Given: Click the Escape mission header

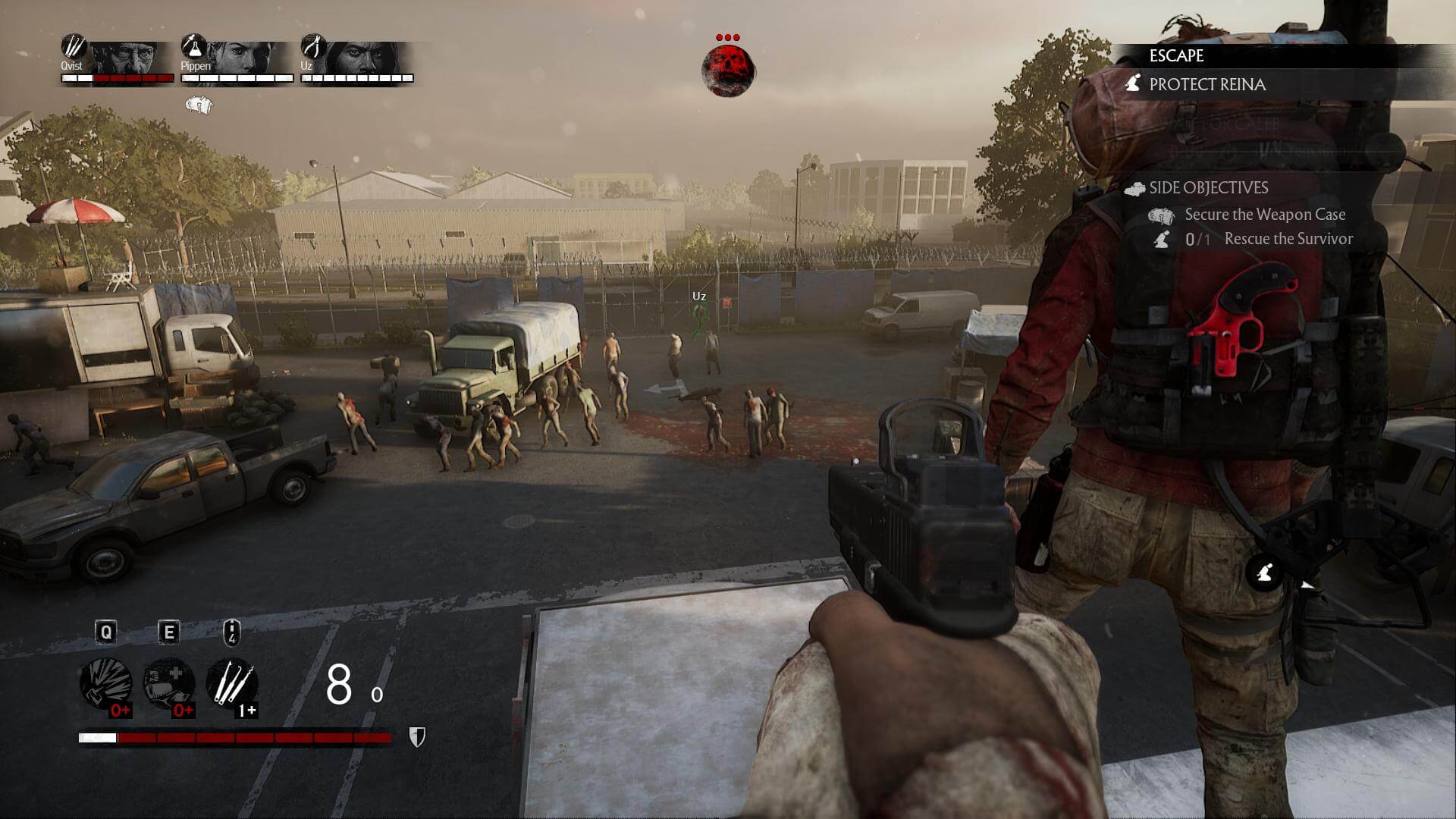Looking at the screenshot, I should click(x=1176, y=55).
